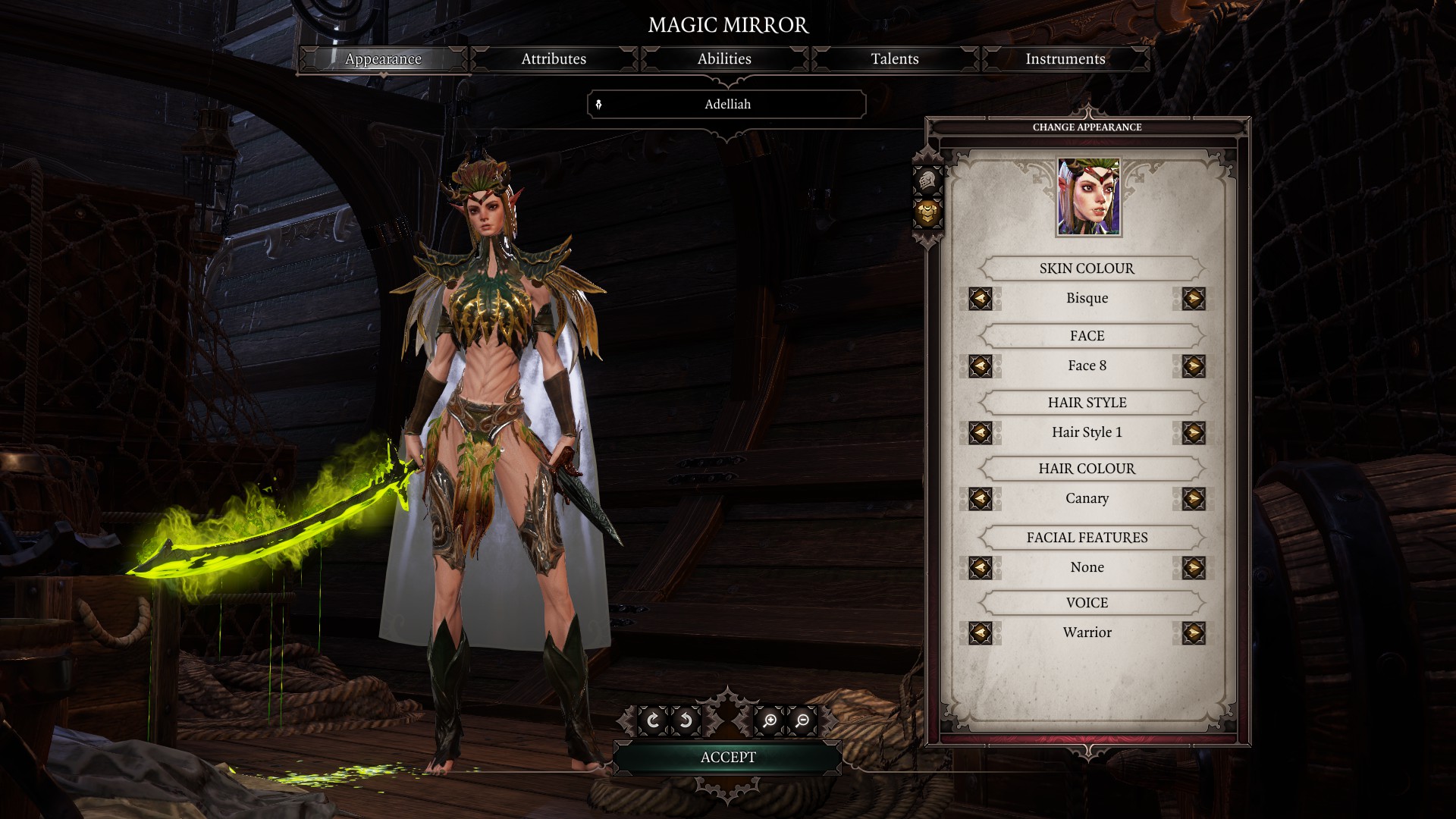Toggle the helmet visibility icon
Viewport: 1456px width, 819px height.
pyautogui.click(x=927, y=181)
